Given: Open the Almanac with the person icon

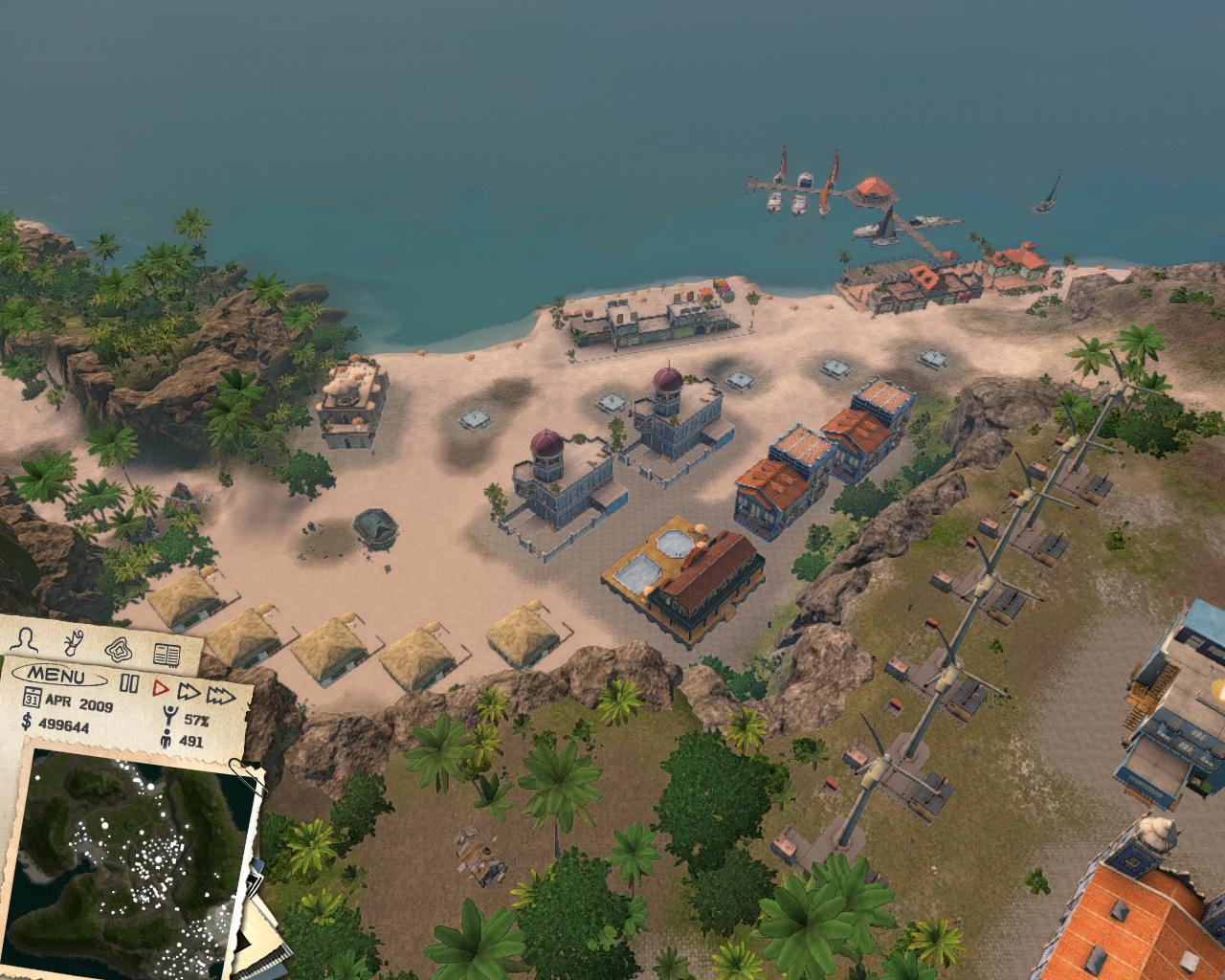Looking at the screenshot, I should (26, 638).
